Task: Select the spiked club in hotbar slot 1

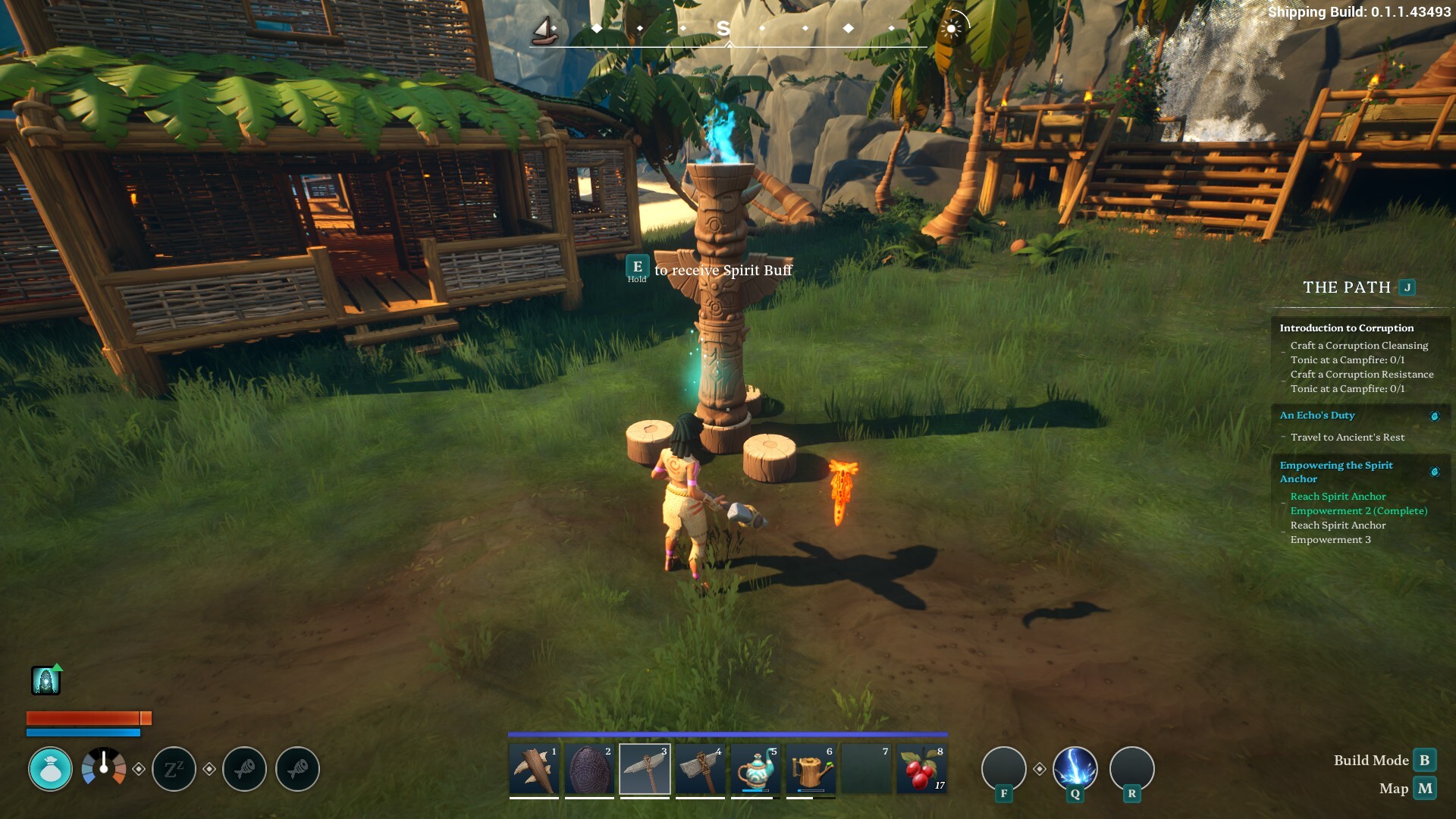Action: [534, 770]
